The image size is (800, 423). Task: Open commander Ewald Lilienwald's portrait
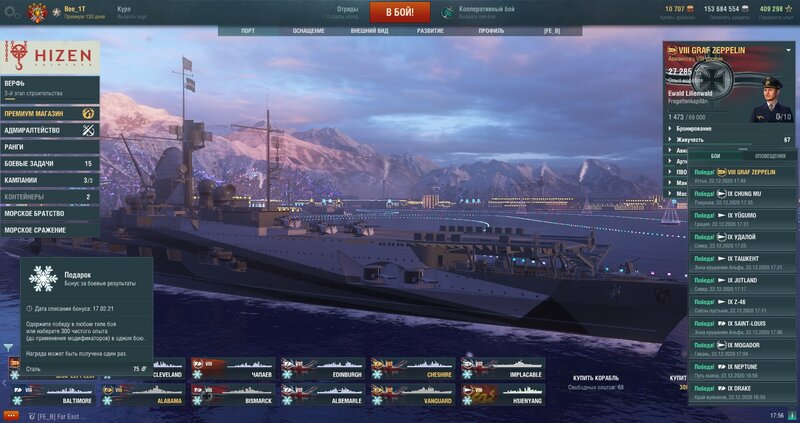click(778, 92)
